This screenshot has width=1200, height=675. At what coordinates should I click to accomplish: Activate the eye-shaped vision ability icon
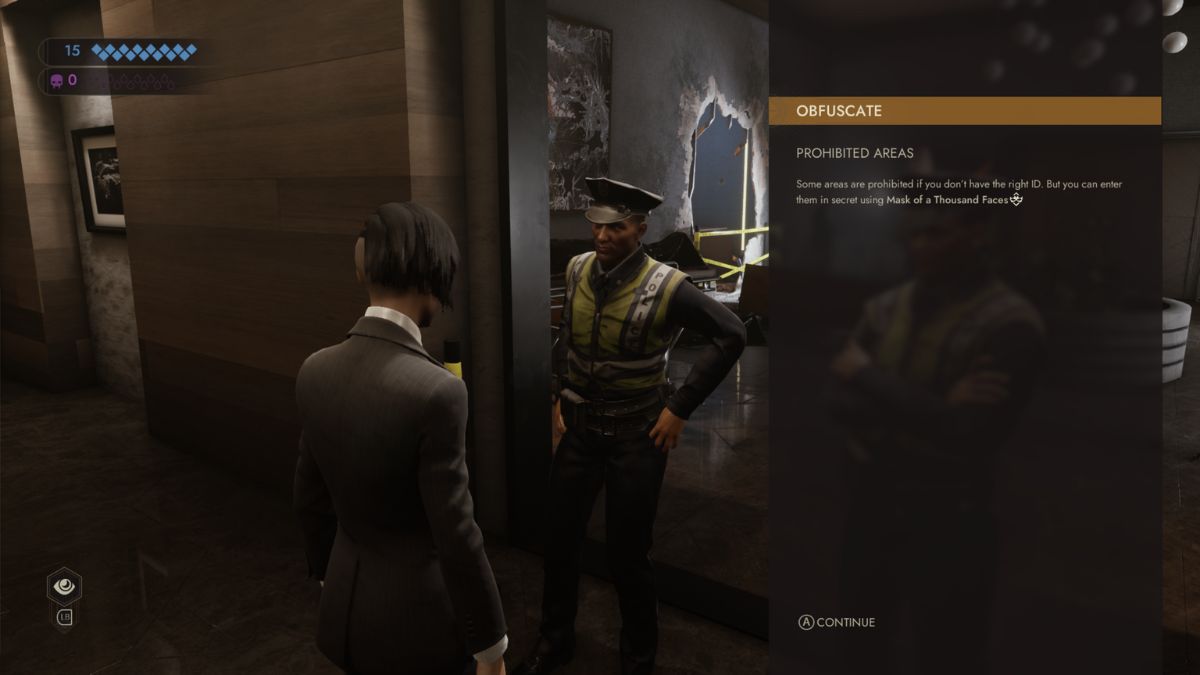pos(64,586)
